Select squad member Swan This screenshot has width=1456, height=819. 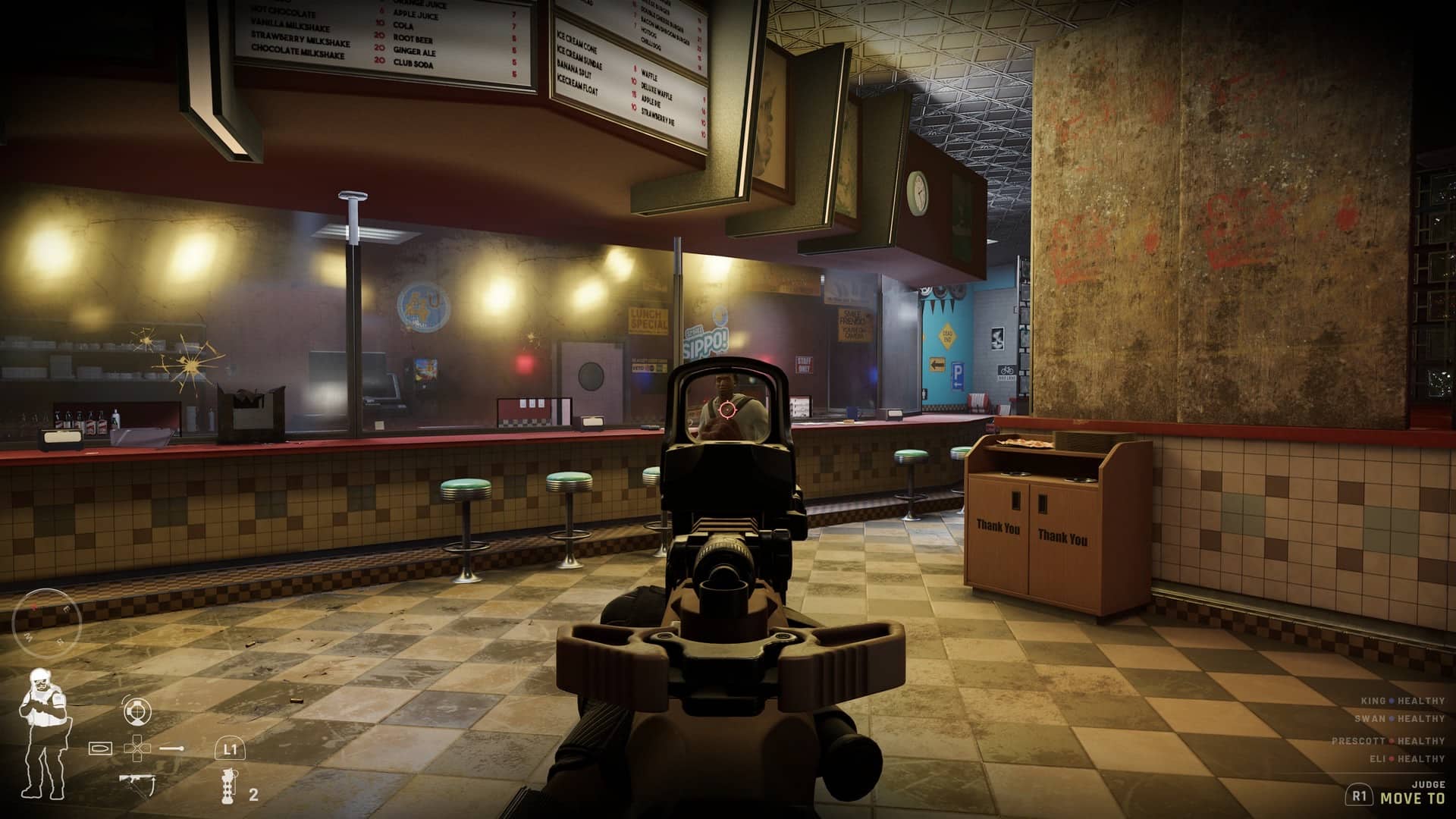pyautogui.click(x=1403, y=718)
